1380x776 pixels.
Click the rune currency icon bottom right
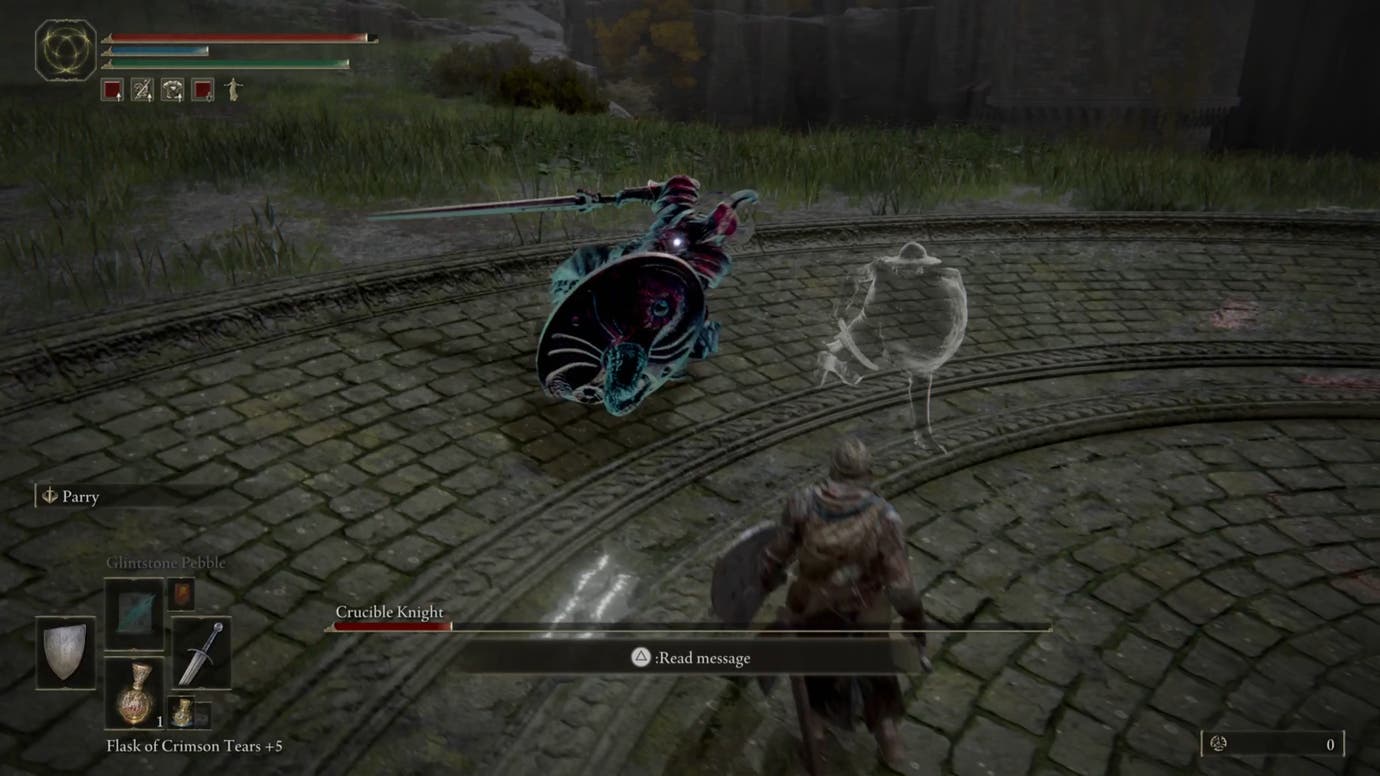tap(1219, 745)
